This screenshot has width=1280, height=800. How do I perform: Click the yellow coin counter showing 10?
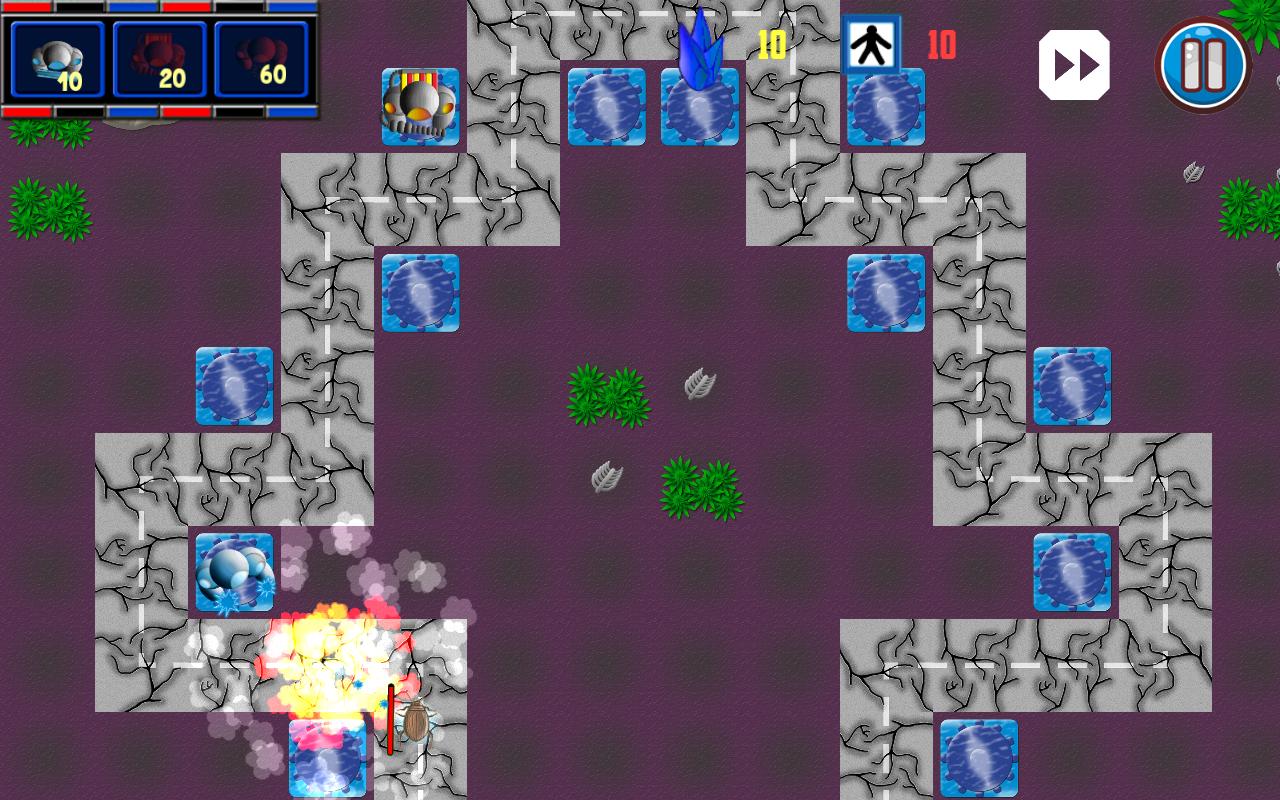[x=770, y=43]
